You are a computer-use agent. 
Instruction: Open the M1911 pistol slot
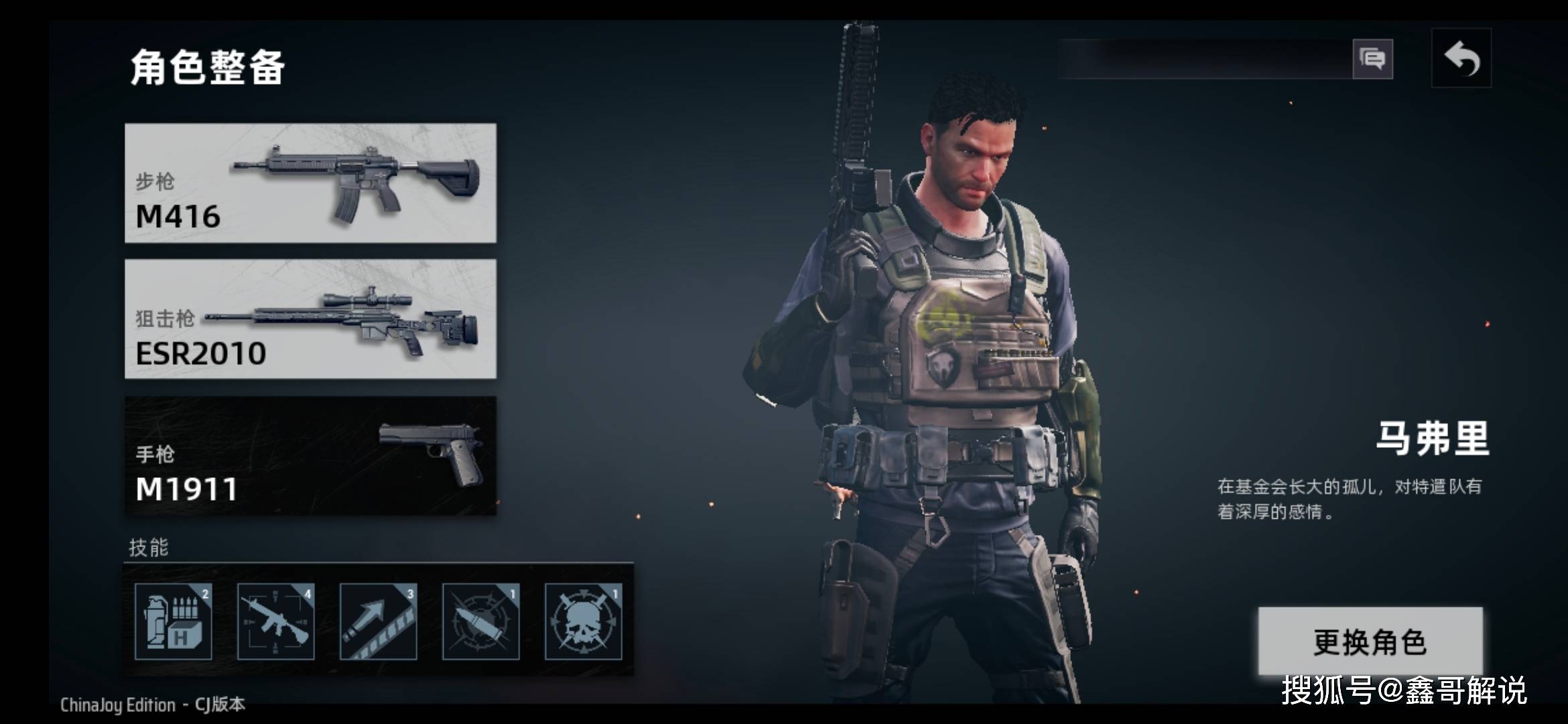coord(310,456)
